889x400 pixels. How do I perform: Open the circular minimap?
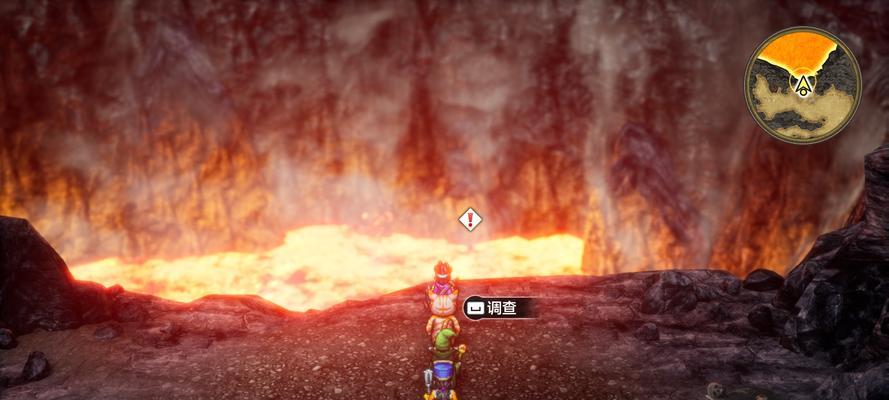(802, 84)
